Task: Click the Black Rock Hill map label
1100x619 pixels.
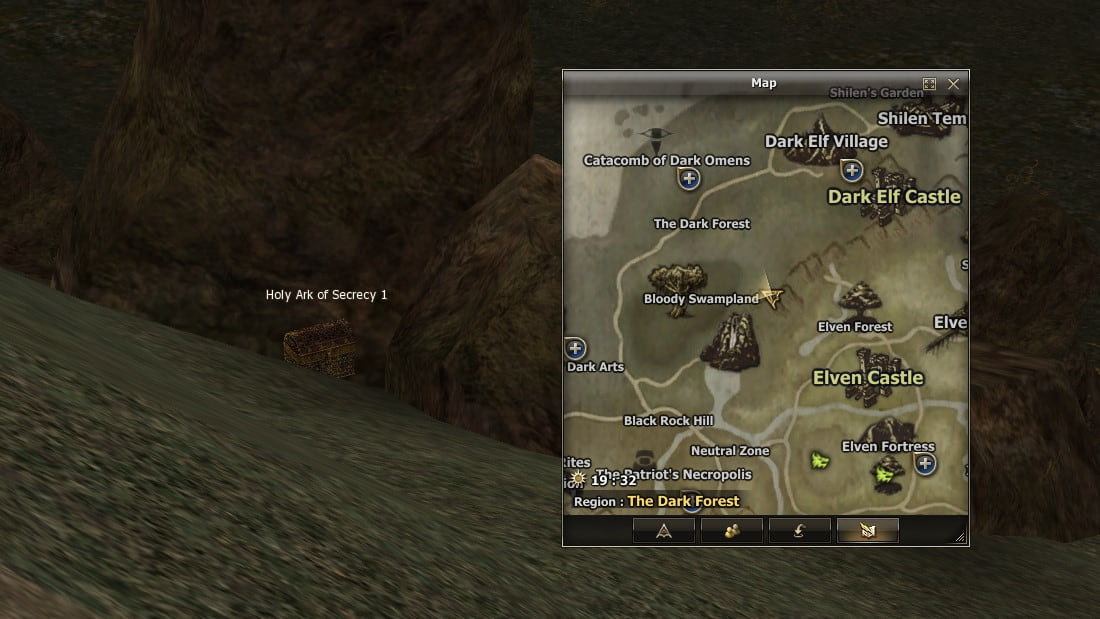Action: [668, 421]
